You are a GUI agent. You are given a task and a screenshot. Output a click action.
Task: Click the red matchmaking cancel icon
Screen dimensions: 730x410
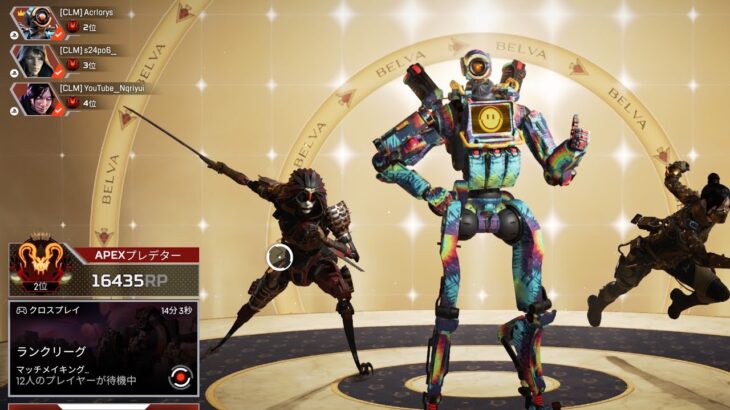(x=180, y=377)
